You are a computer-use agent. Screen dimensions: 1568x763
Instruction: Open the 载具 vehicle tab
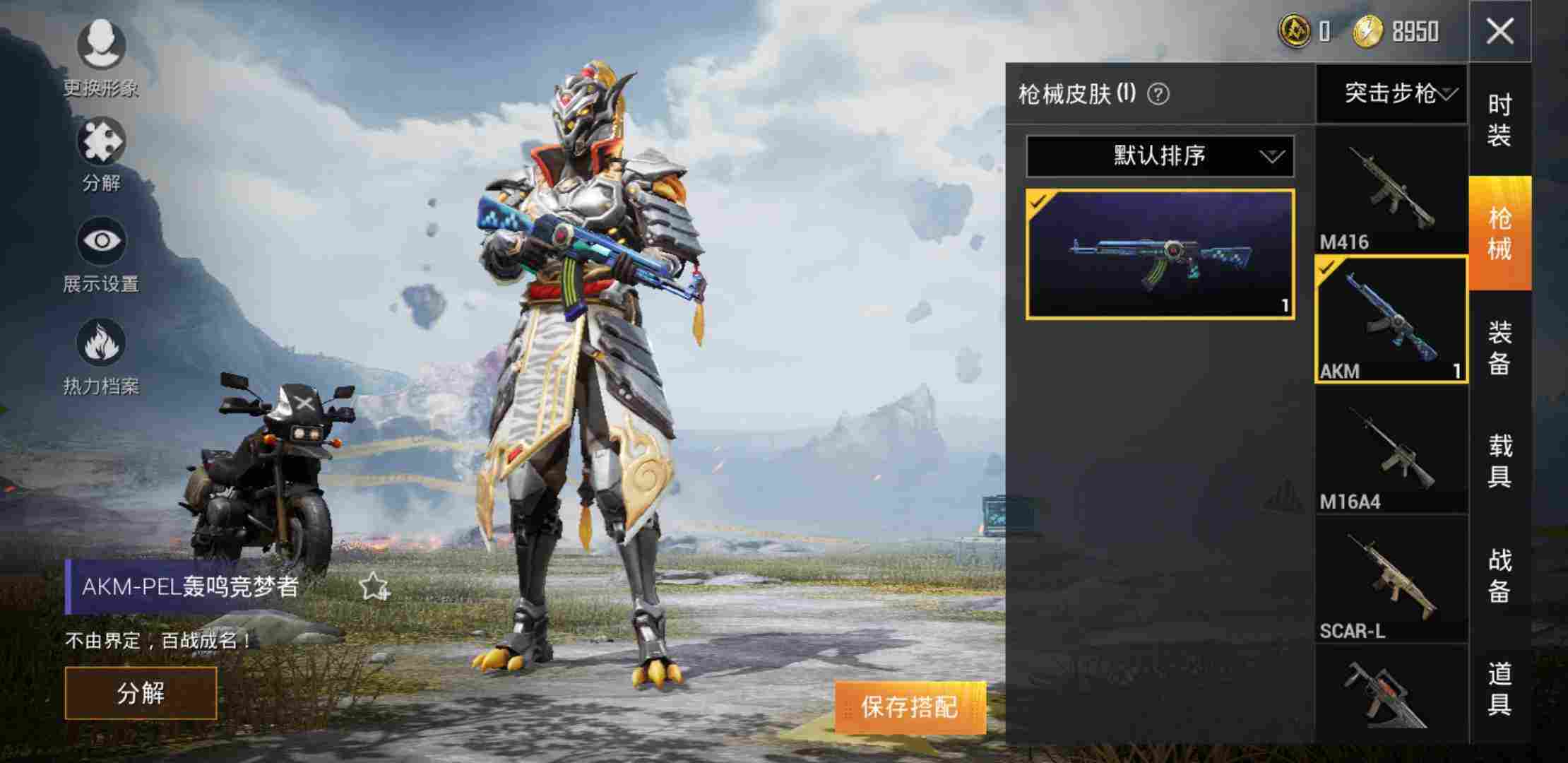point(1499,461)
